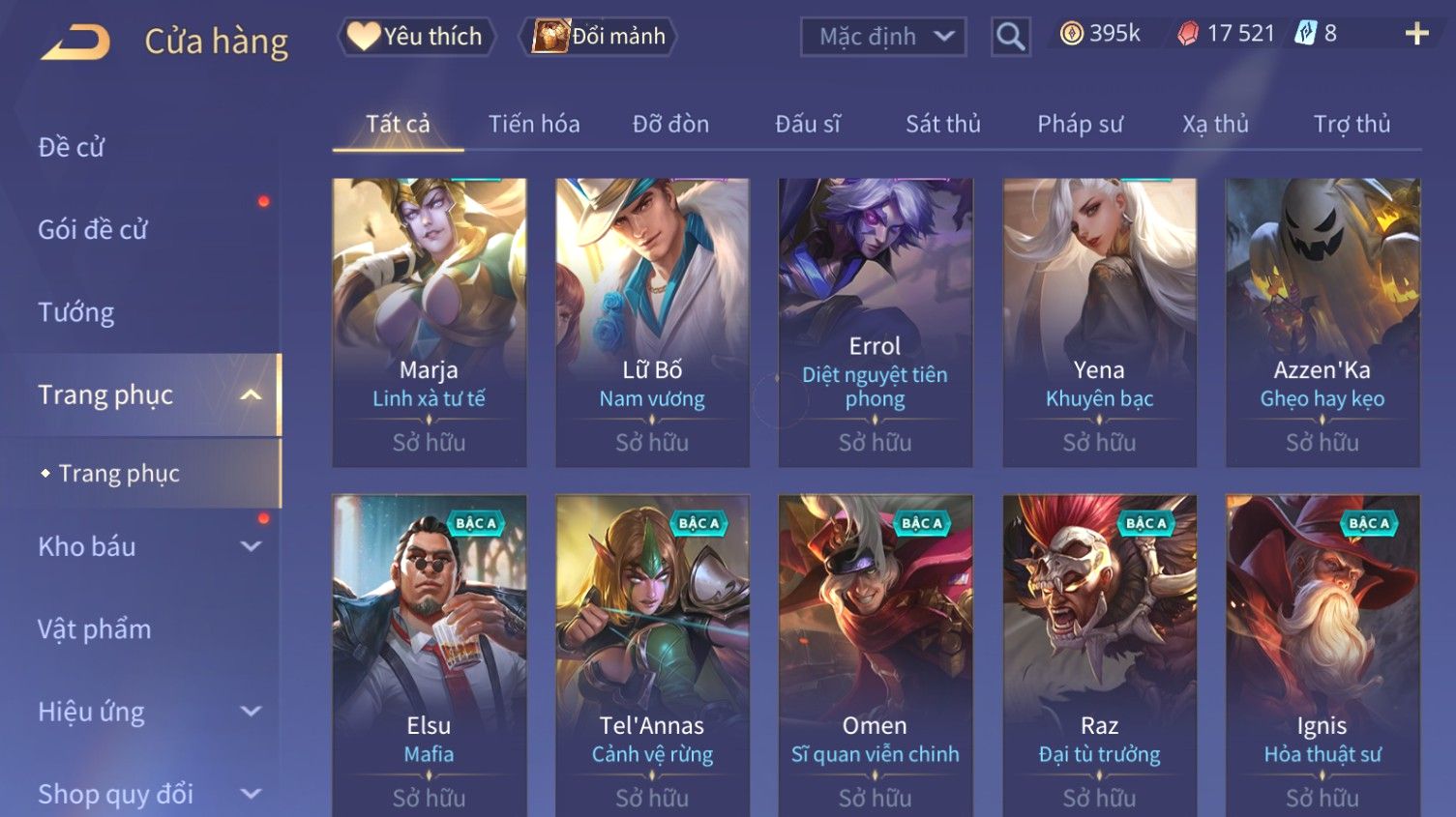Screen dimensions: 1456x817
Task: Select the Sát thủ category tab
Action: click(942, 124)
